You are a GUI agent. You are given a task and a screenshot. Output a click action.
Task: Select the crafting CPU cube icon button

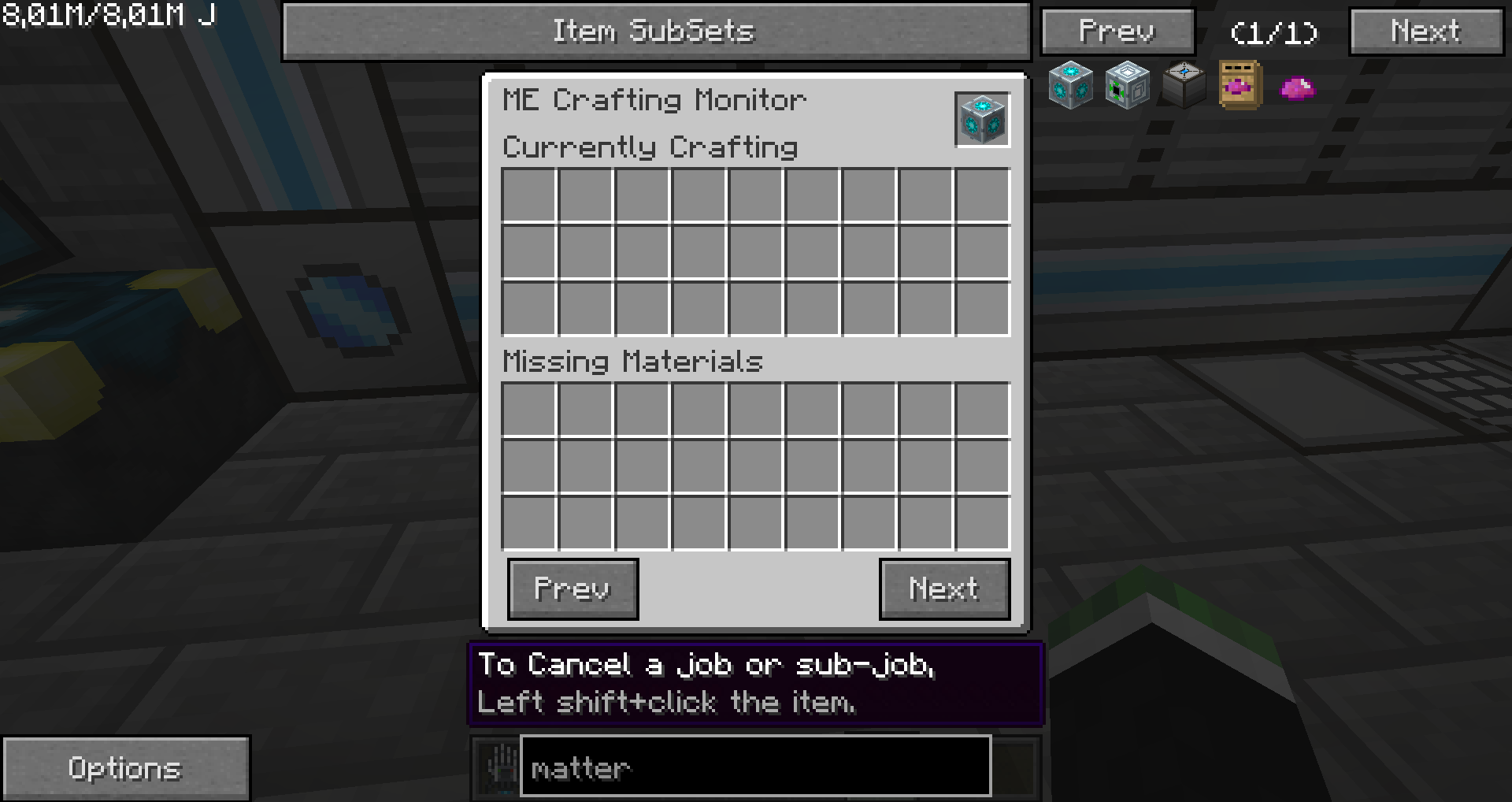[x=982, y=120]
